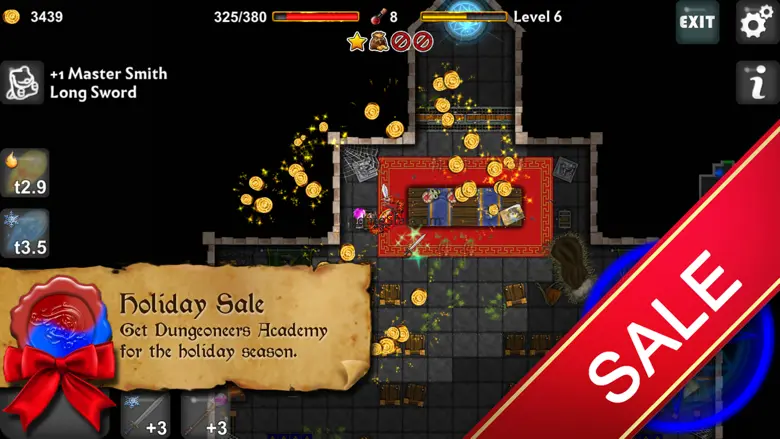Viewport: 780px width, 439px height.
Task: Select the frost buff icon t3.5
Action: 25,232
